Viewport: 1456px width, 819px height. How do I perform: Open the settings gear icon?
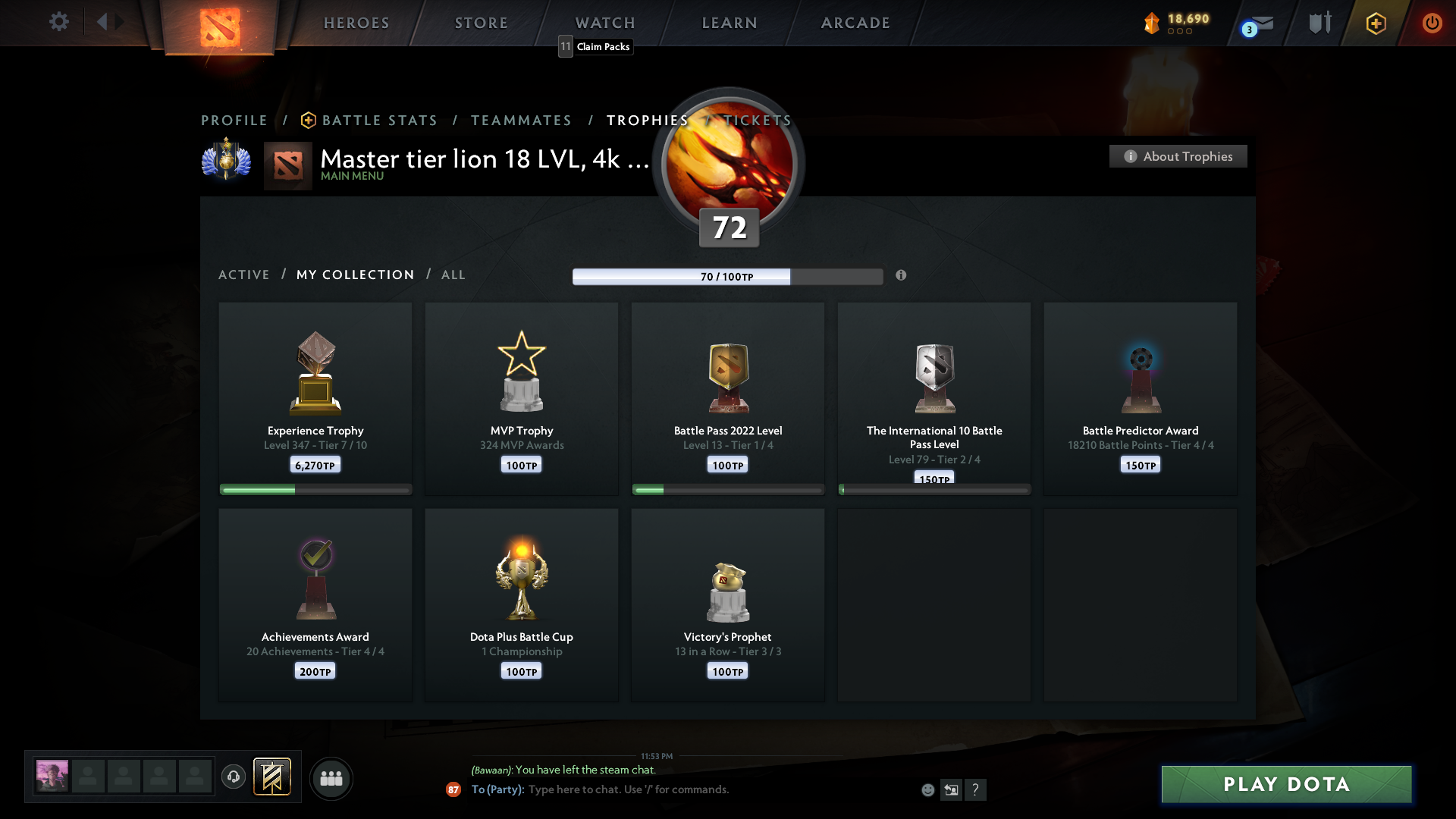click(x=59, y=22)
